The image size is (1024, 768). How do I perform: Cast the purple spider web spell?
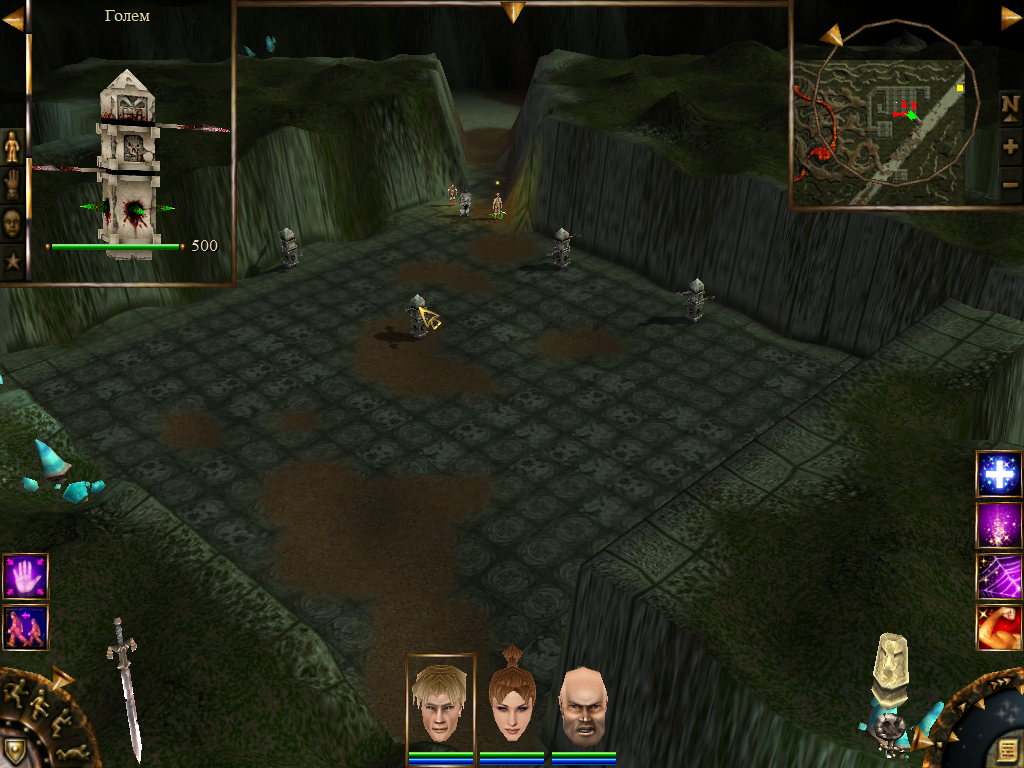[x=998, y=576]
